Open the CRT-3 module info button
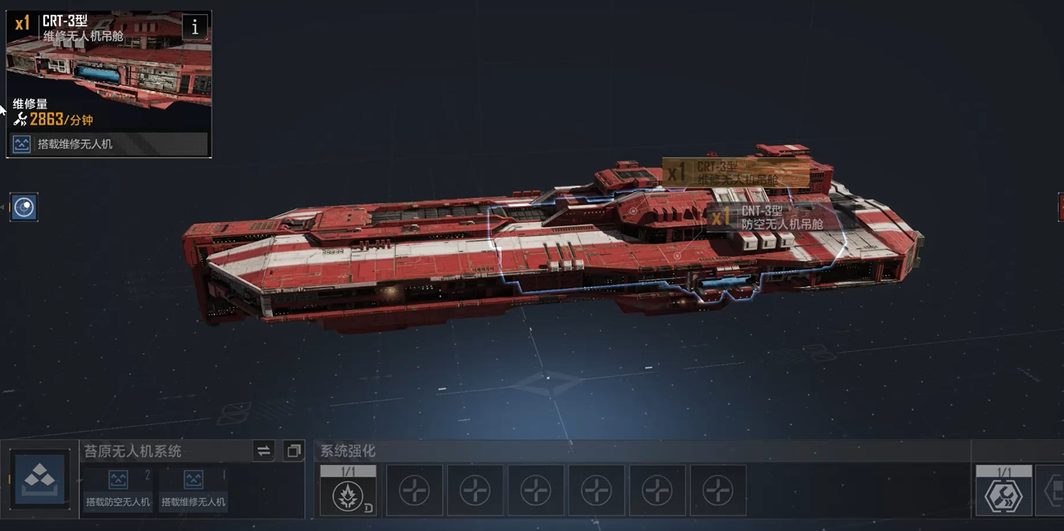Image resolution: width=1064 pixels, height=531 pixels. point(195,27)
